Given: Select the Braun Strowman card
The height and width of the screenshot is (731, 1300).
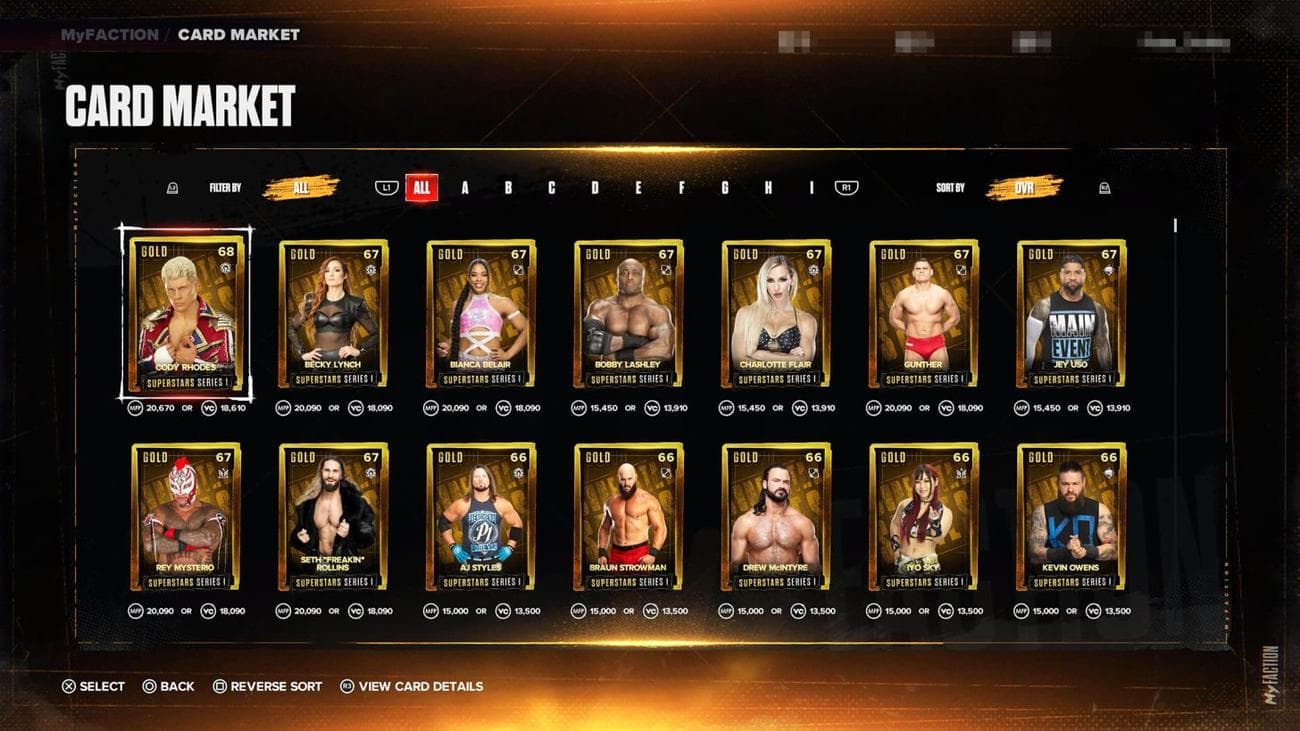Looking at the screenshot, I should point(629,516).
